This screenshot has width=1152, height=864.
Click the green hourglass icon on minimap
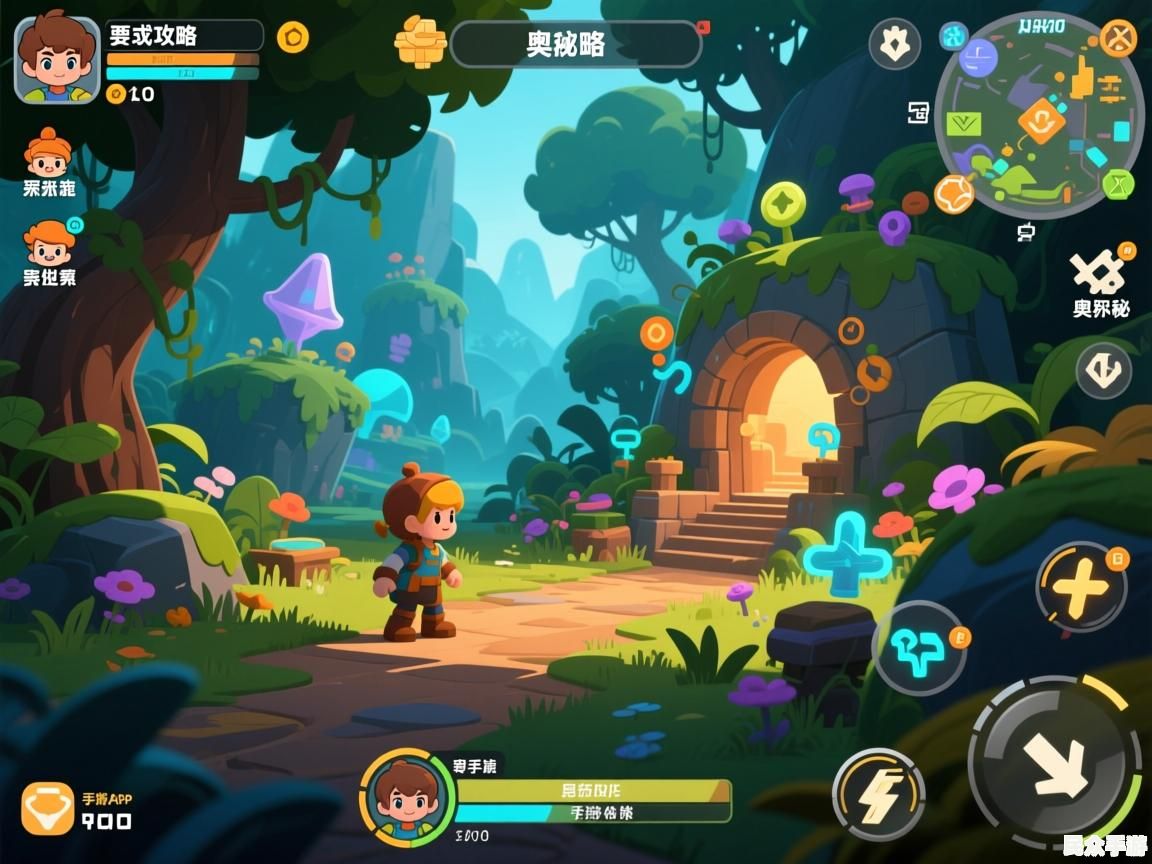click(x=1118, y=184)
